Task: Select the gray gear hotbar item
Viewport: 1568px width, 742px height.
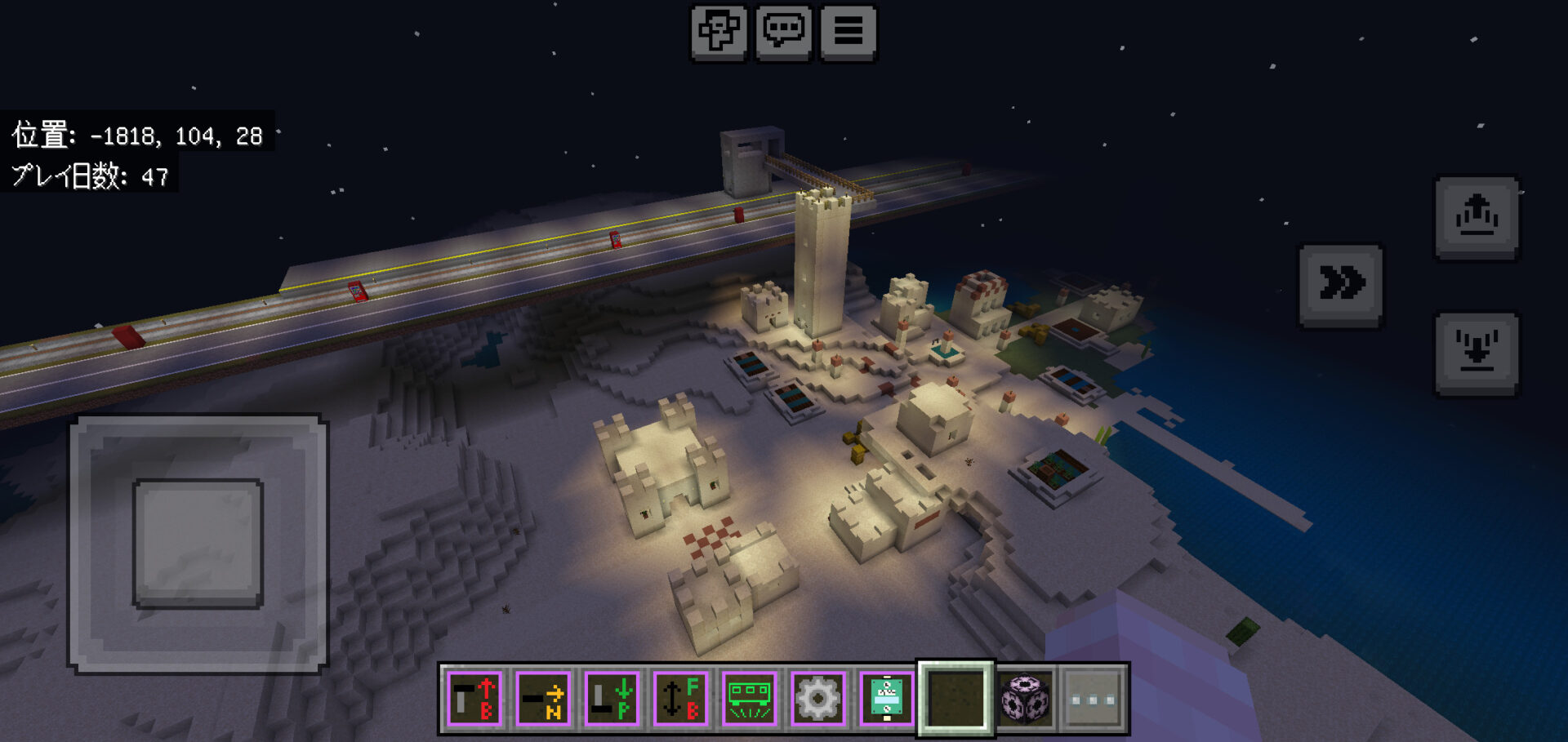Action: 818,700
